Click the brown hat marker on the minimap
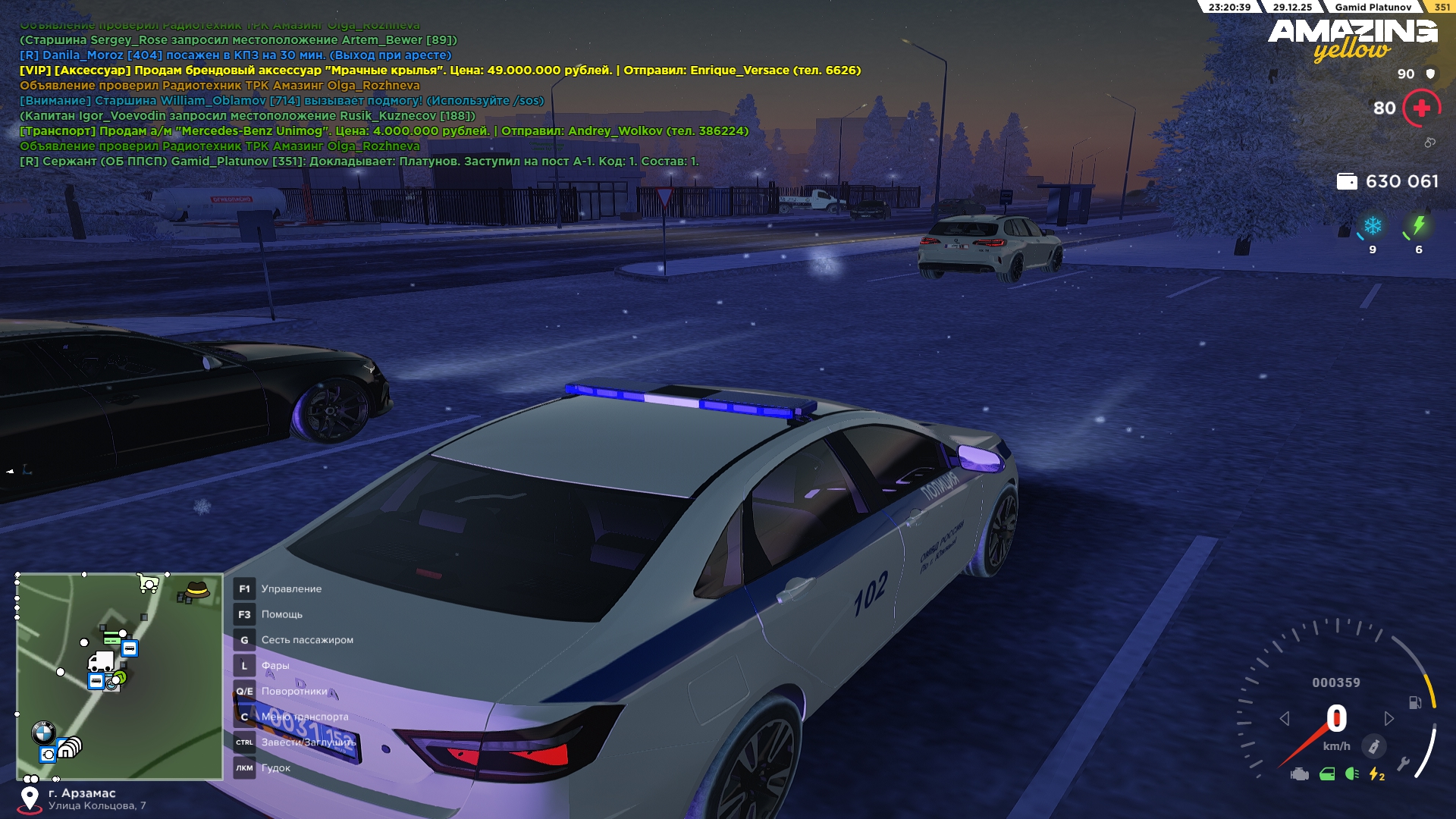The image size is (1456, 819). [197, 589]
